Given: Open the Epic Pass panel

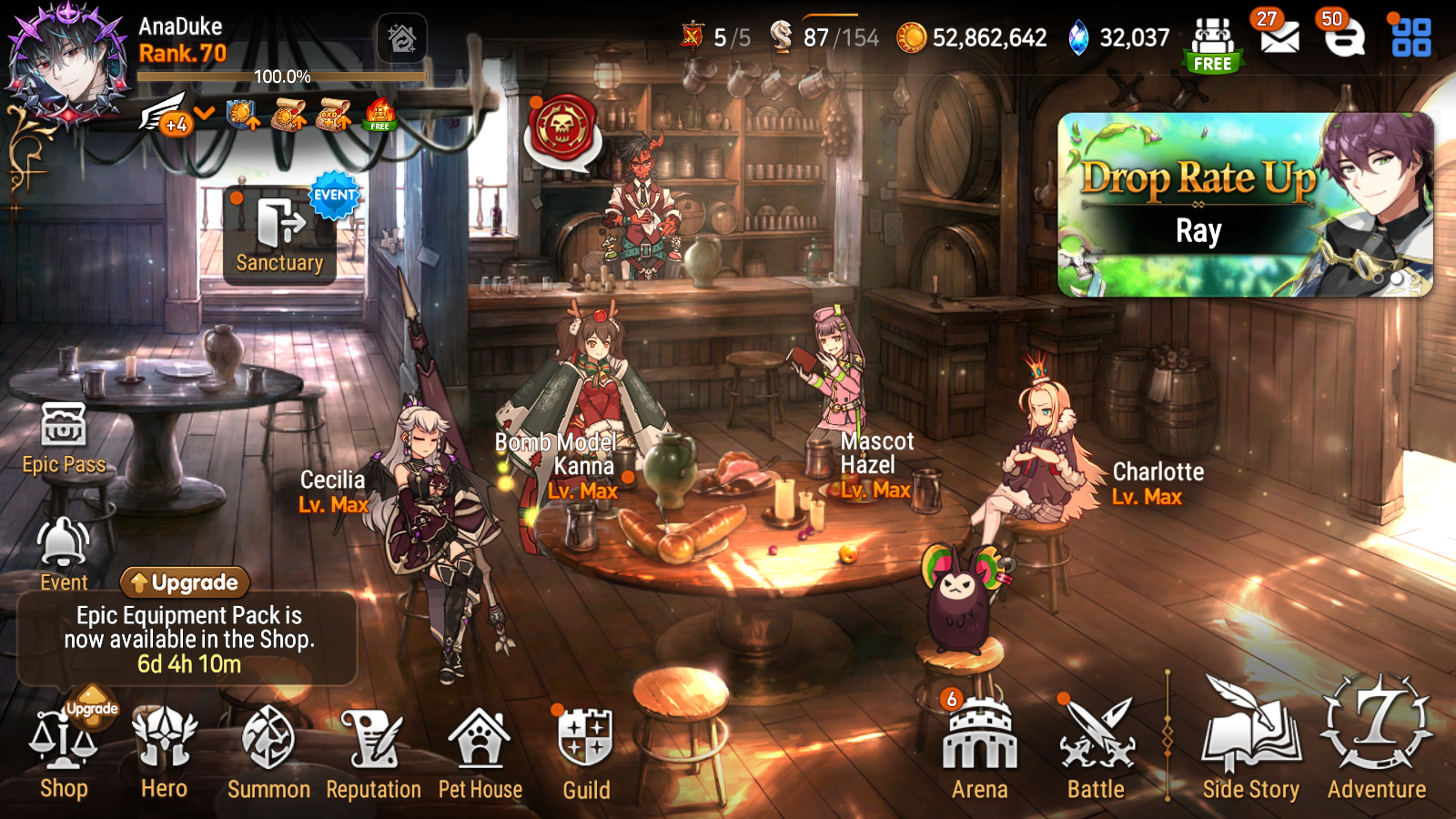Looking at the screenshot, I should click(62, 437).
